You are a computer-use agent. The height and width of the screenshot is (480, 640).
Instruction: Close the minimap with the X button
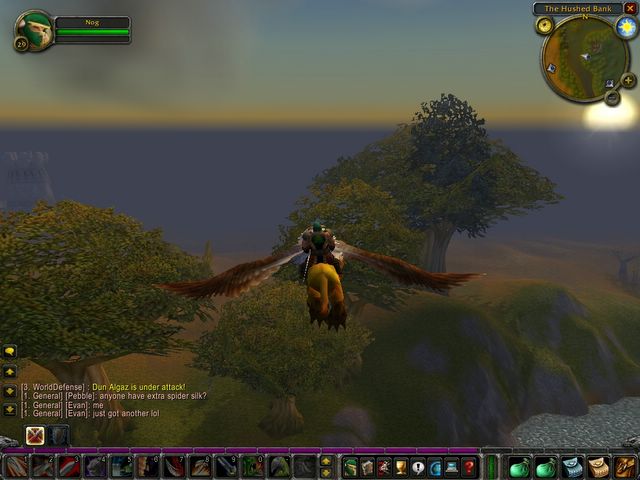(630, 8)
